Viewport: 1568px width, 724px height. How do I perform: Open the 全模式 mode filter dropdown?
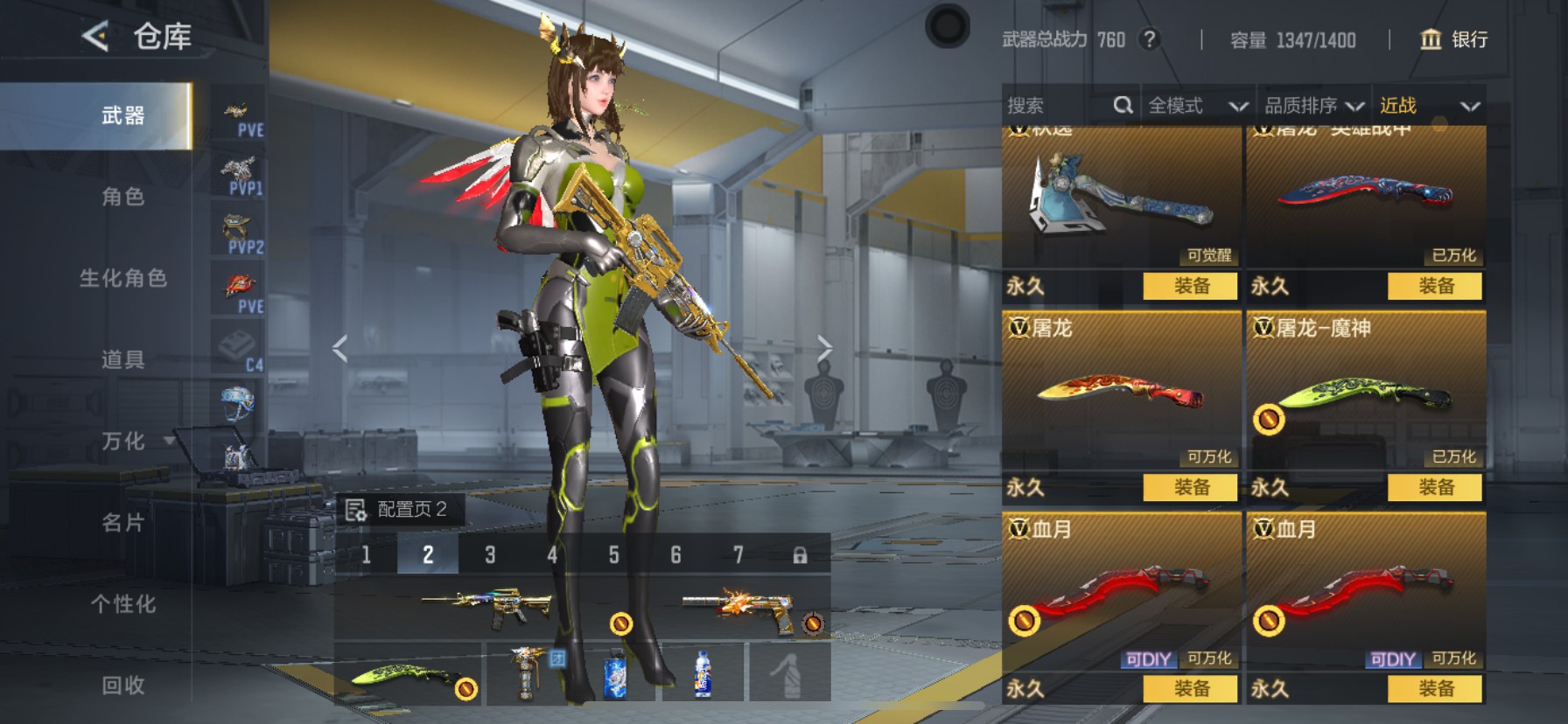click(1197, 106)
